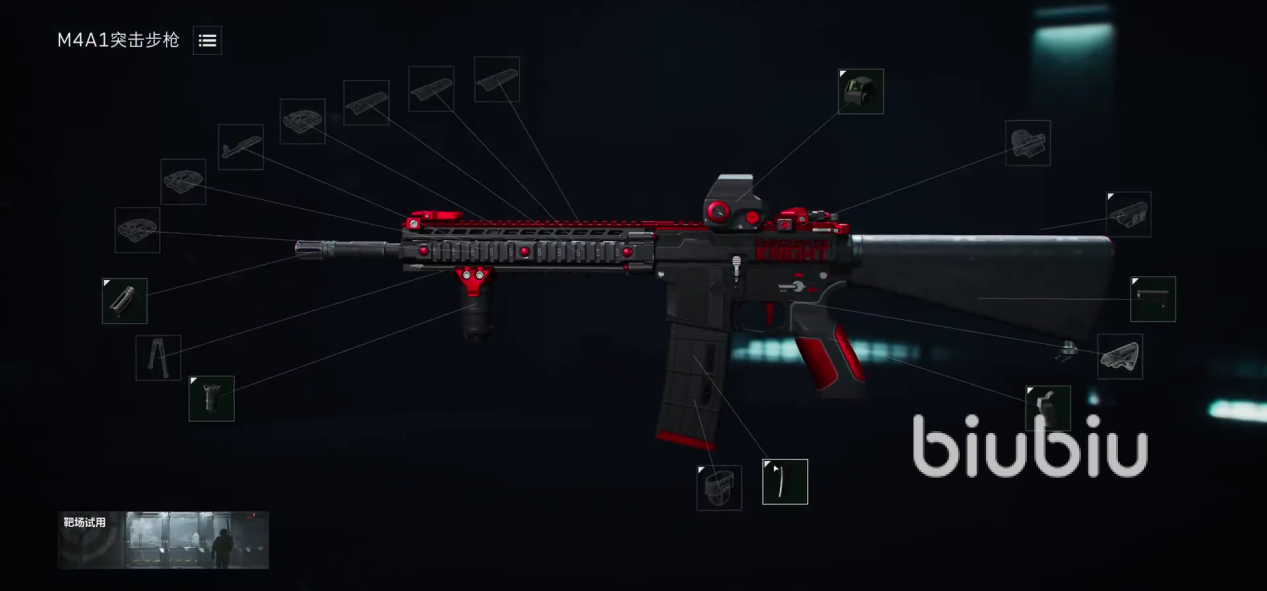
Task: Select the bipod attachment slot
Action: click(158, 357)
